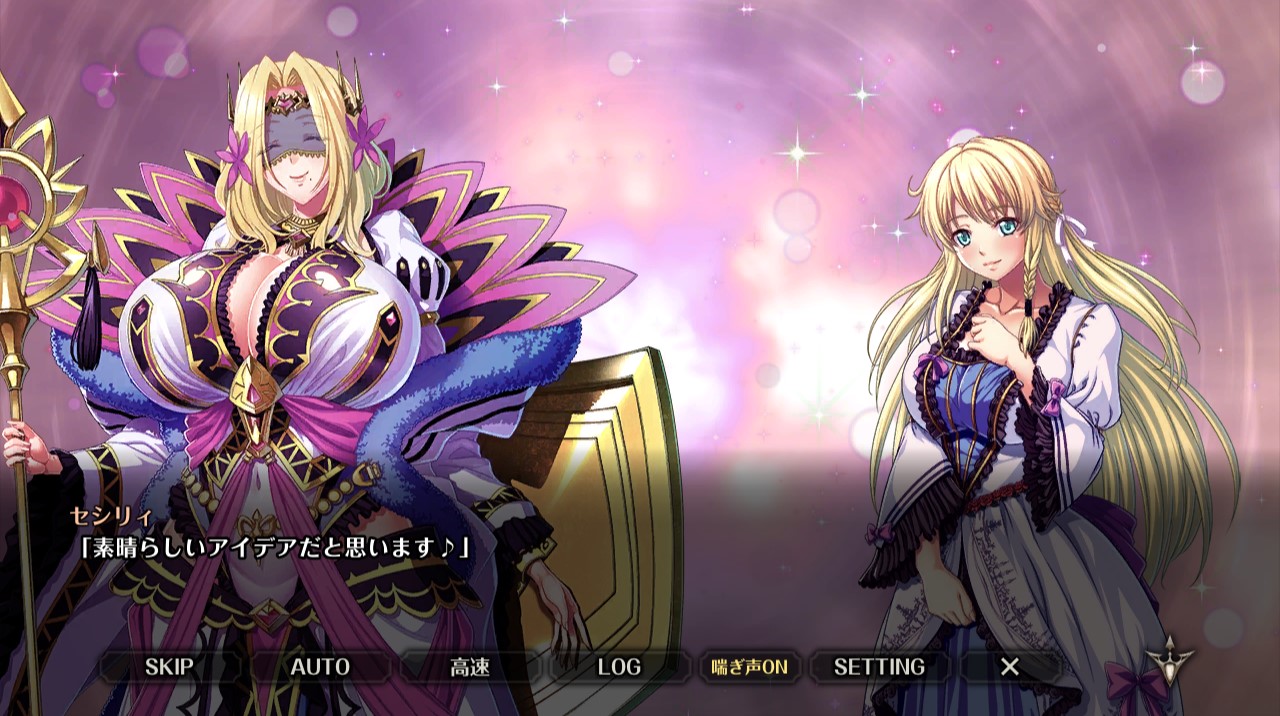Close the menu bar with the X button
1280x716 pixels.
click(1010, 667)
